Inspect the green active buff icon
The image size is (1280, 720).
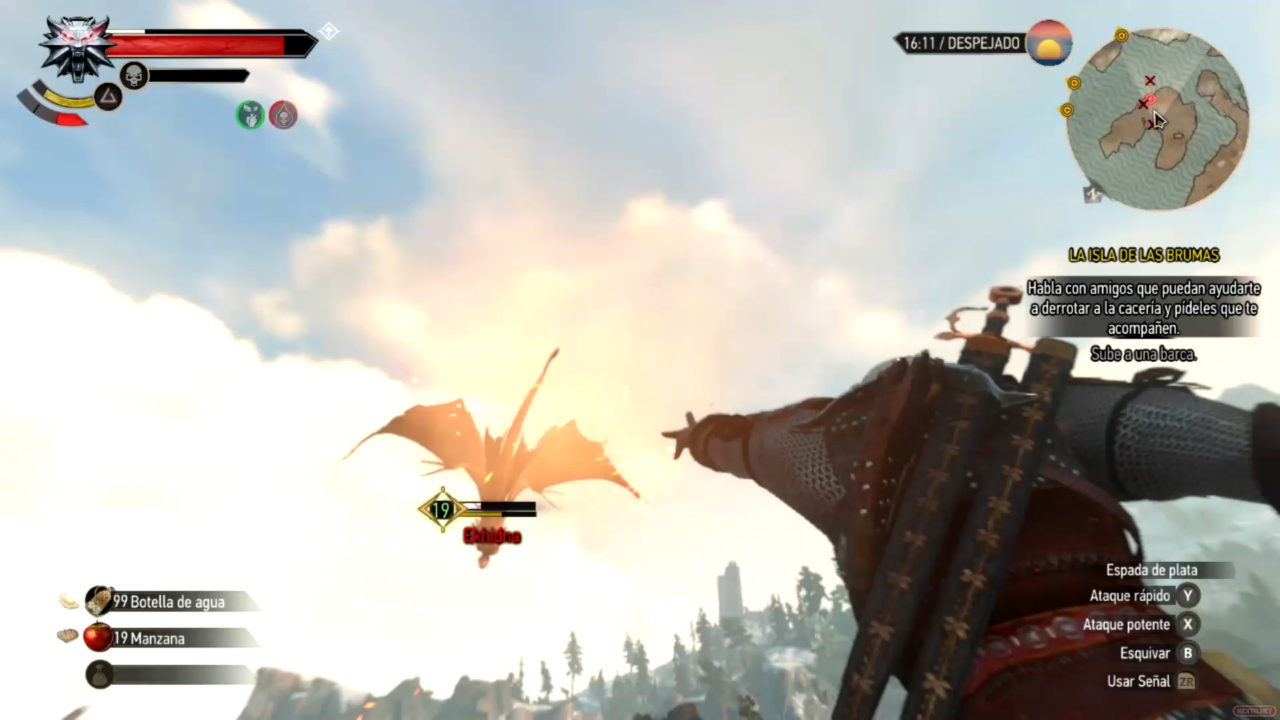(250, 115)
